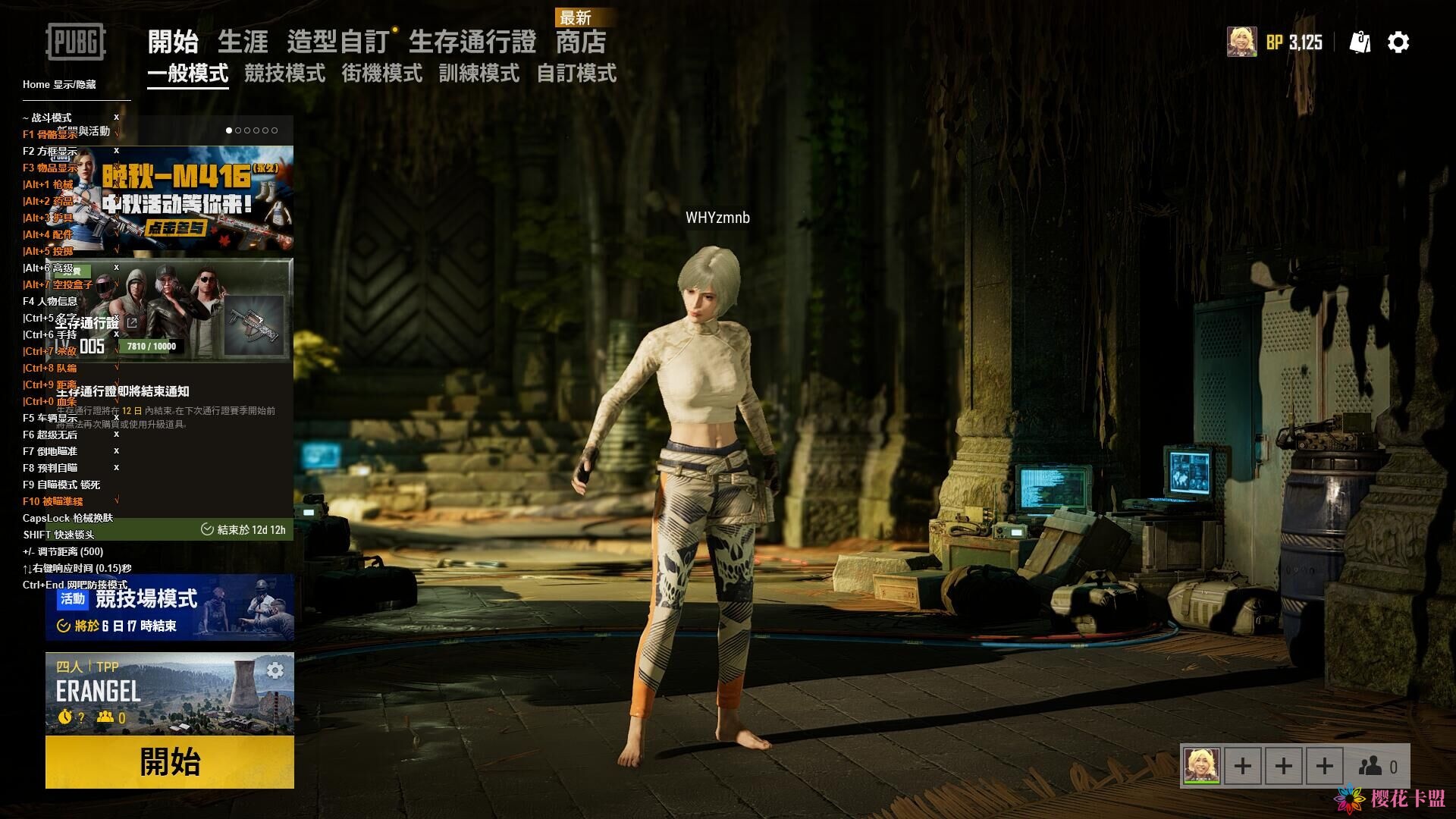Toggle F10 被瞄準綫 overlay option

52,501
